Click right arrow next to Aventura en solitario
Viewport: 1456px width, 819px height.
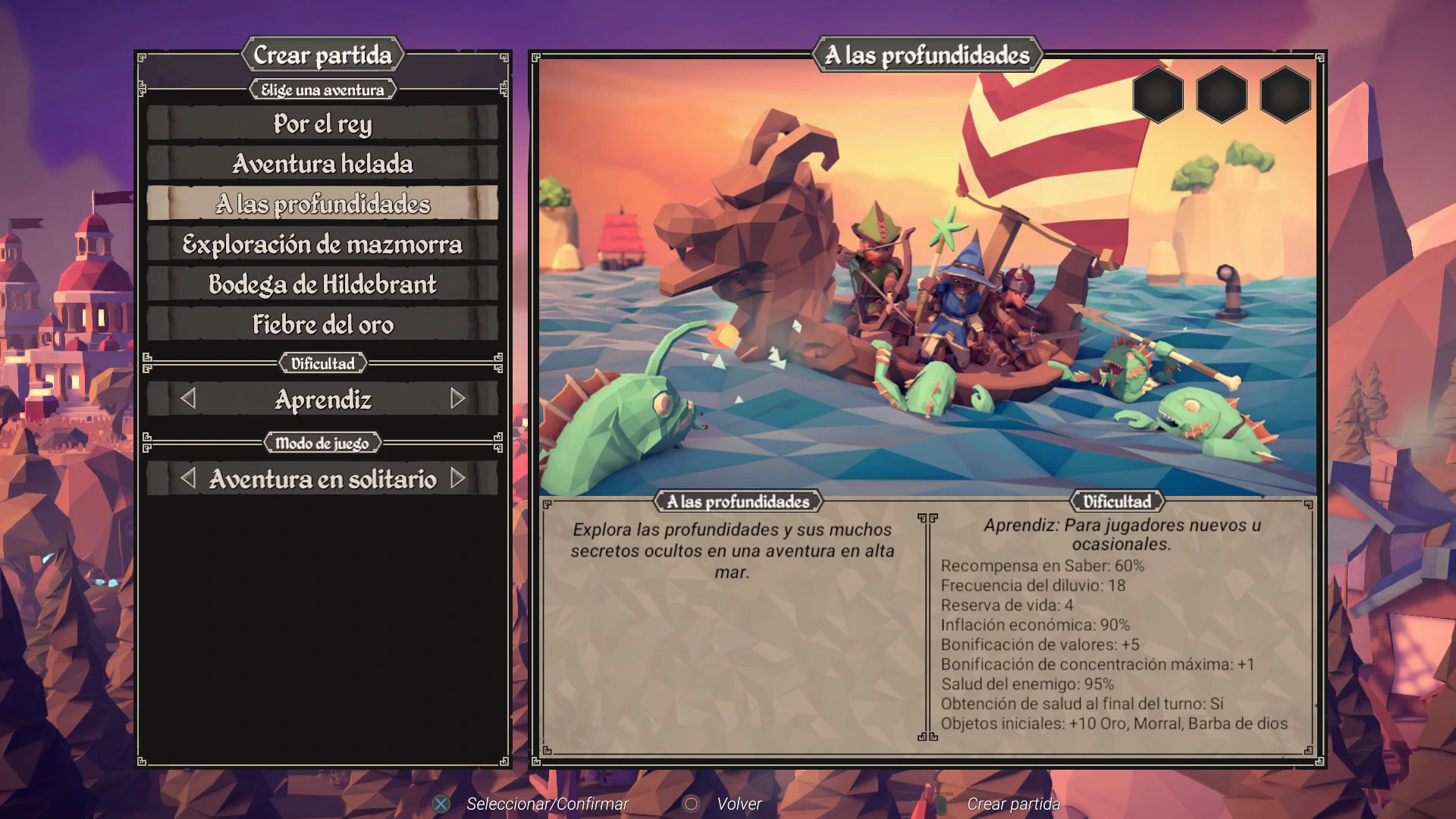coord(457,479)
